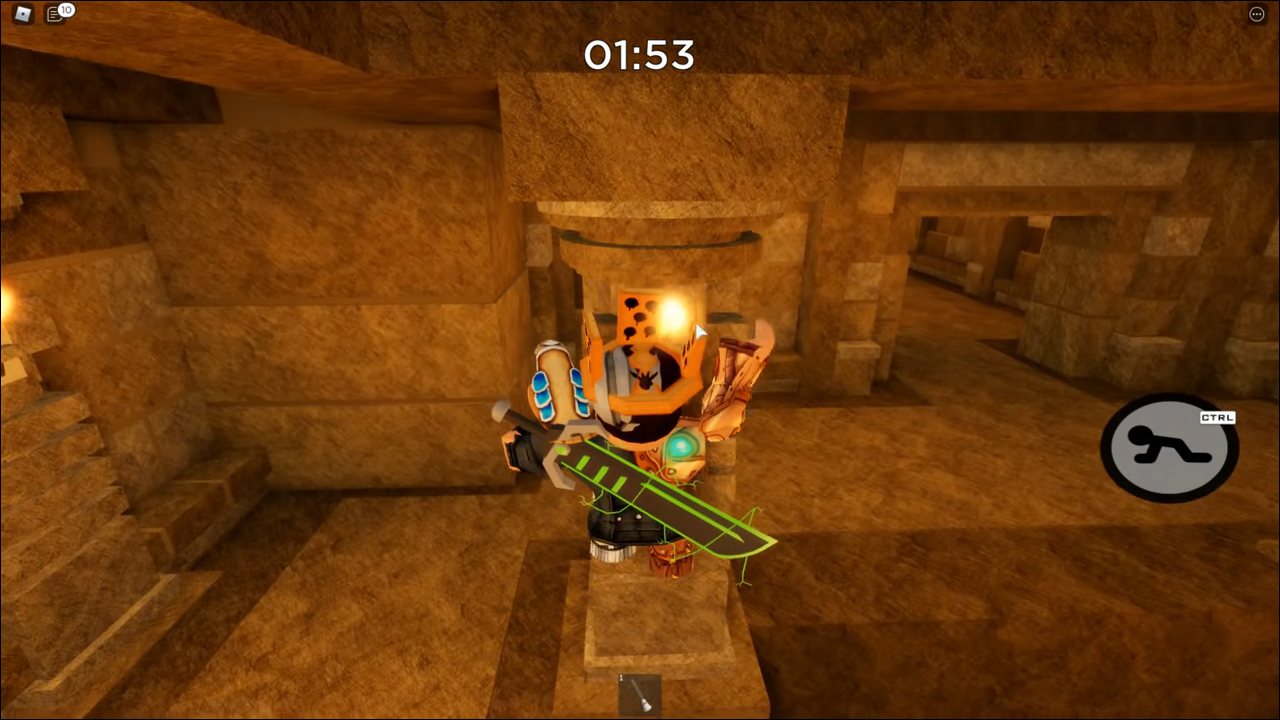This screenshot has width=1280, height=720.
Task: Activate the crawl action button
Action: [1168, 448]
